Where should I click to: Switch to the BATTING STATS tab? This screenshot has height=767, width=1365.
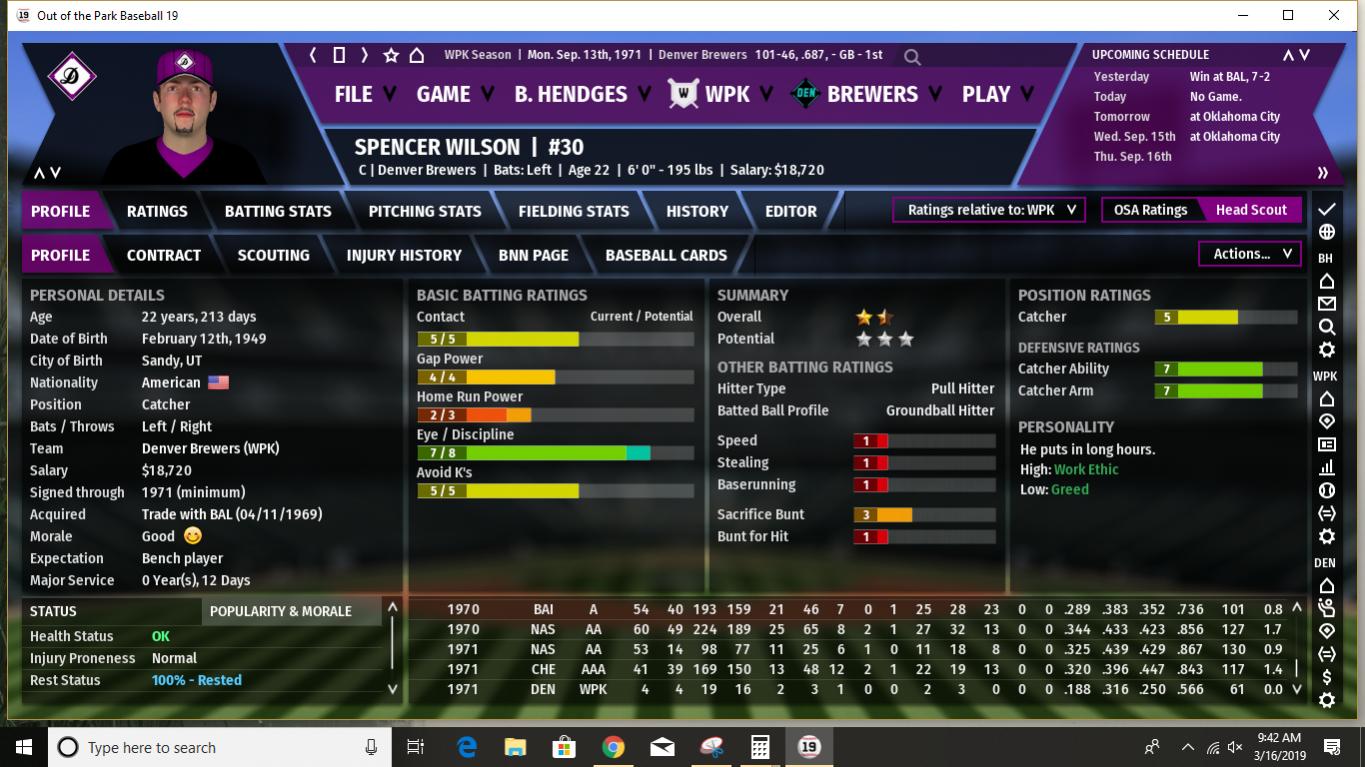coord(278,211)
